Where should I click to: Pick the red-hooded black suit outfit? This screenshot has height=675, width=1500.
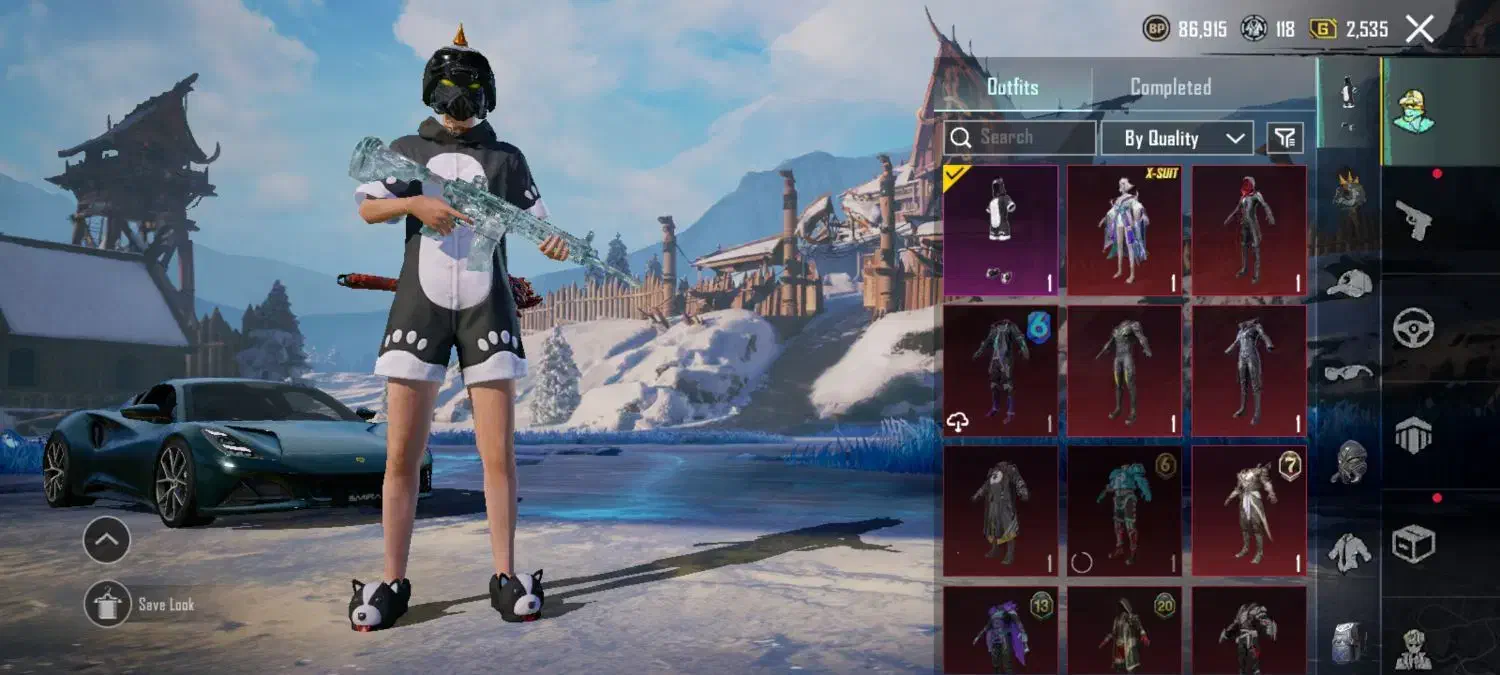pyautogui.click(x=1249, y=231)
